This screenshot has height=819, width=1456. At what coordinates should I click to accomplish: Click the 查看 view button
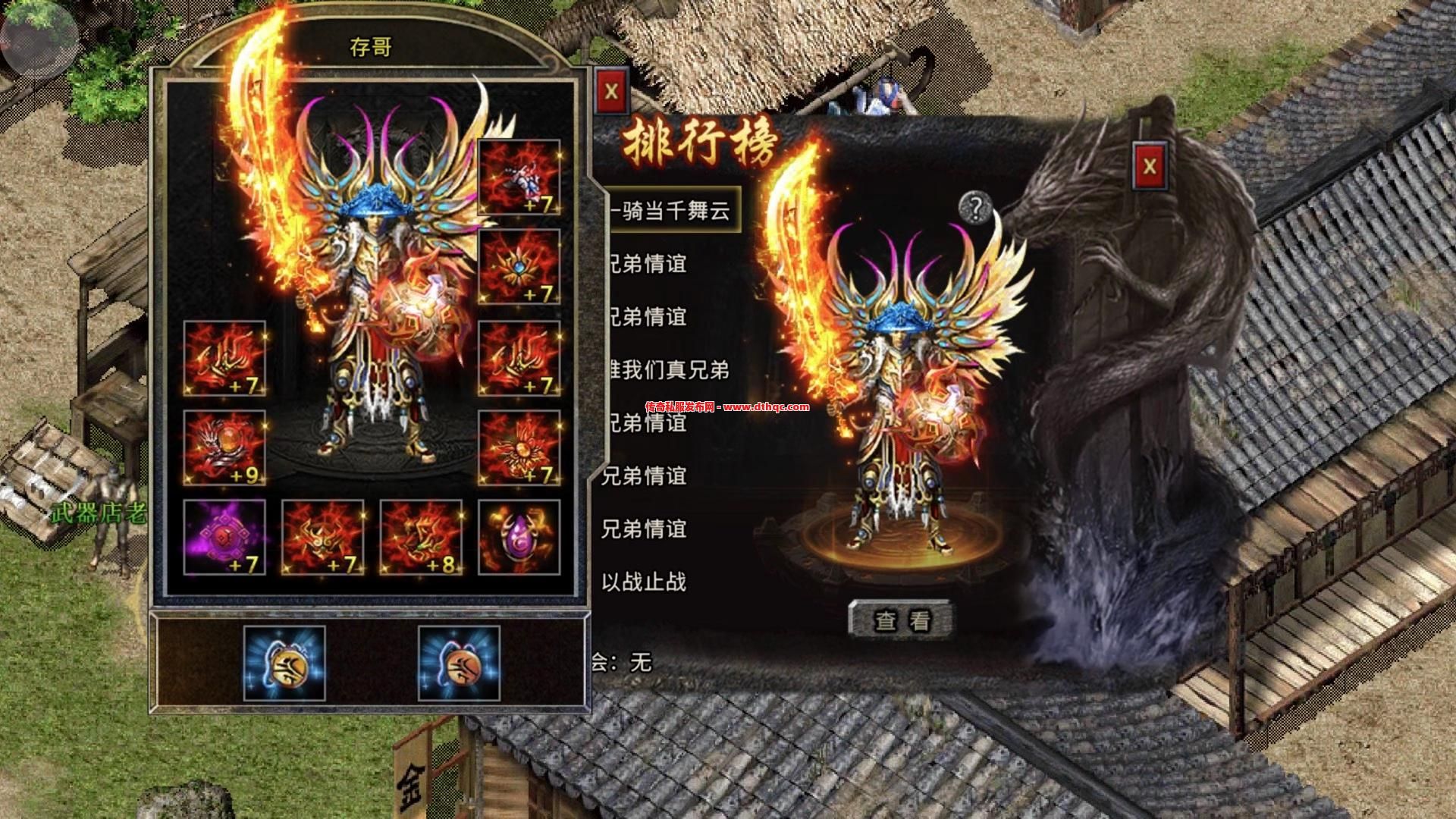pyautogui.click(x=901, y=620)
